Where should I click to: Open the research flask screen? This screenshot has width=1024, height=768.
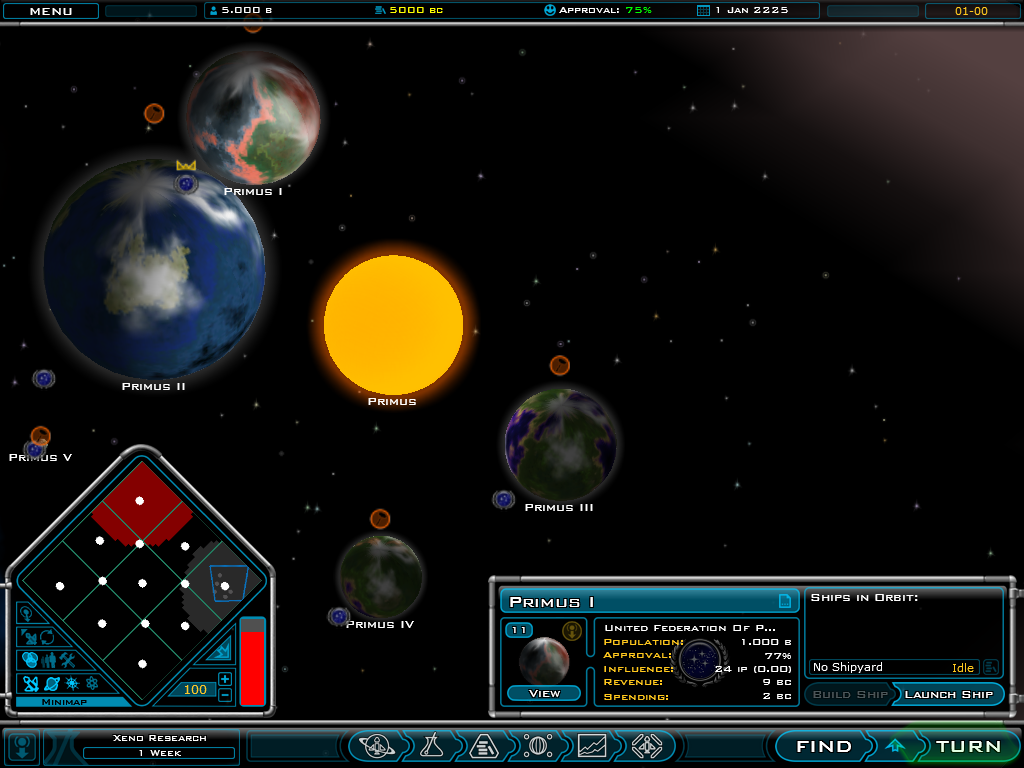(431, 746)
